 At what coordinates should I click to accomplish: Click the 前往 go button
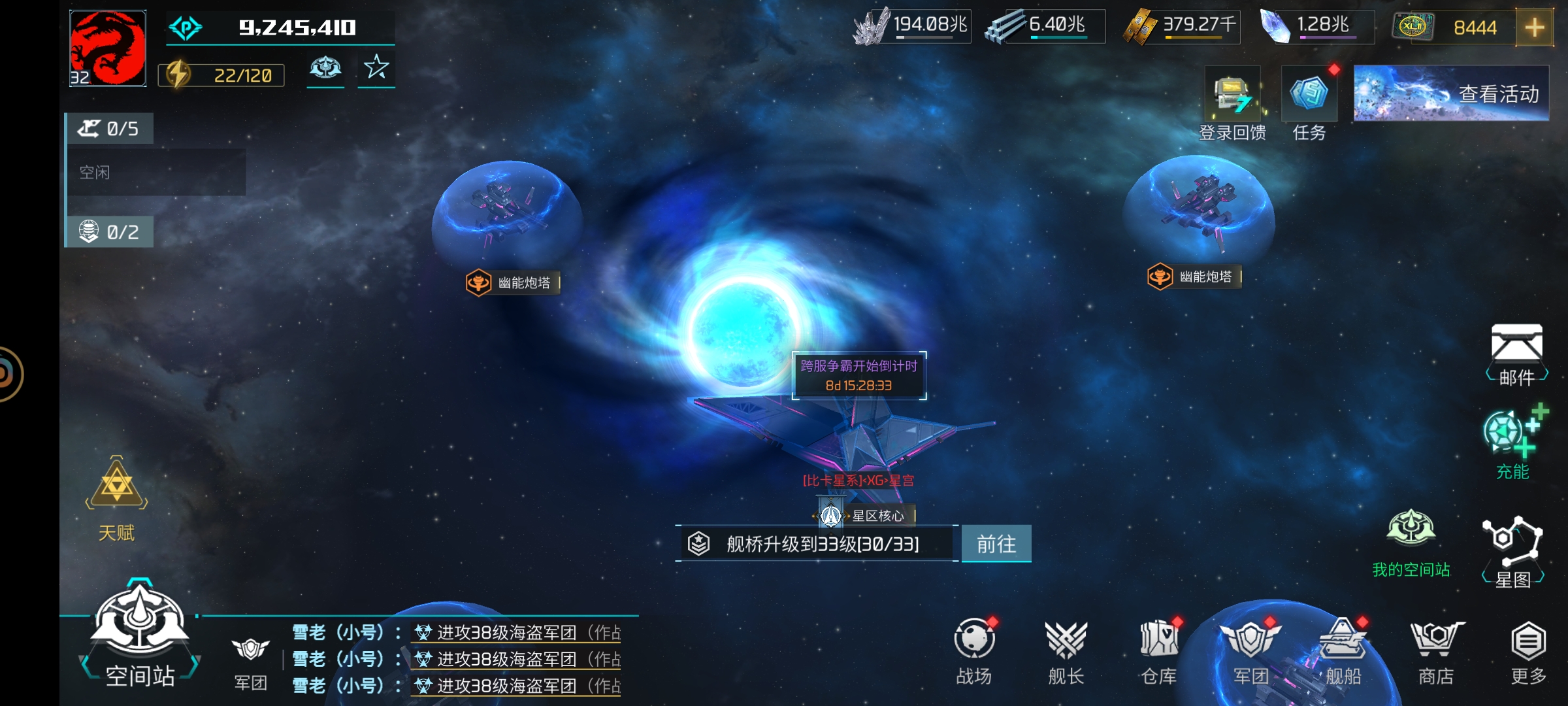click(996, 544)
